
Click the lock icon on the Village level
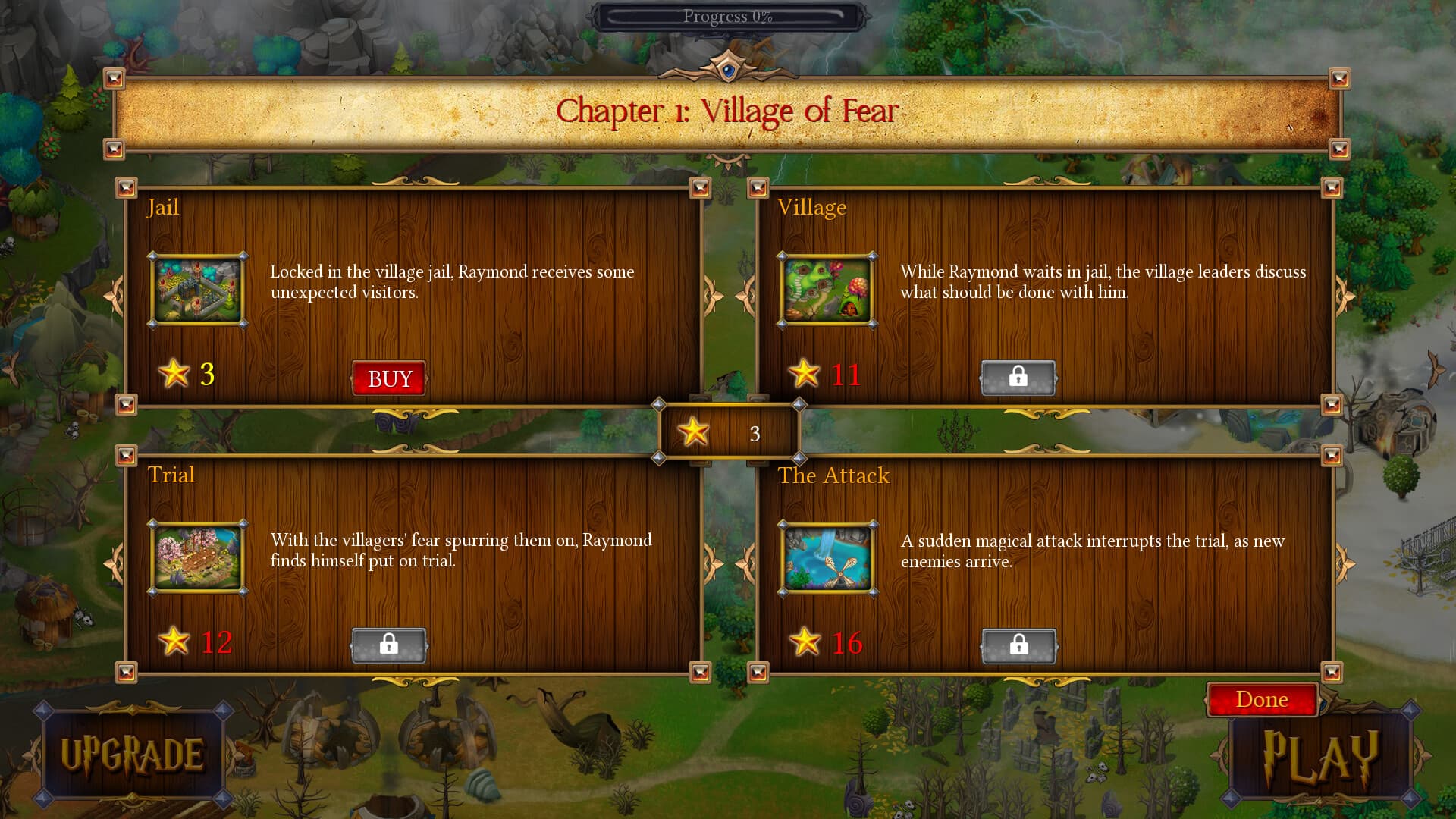pyautogui.click(x=1018, y=377)
